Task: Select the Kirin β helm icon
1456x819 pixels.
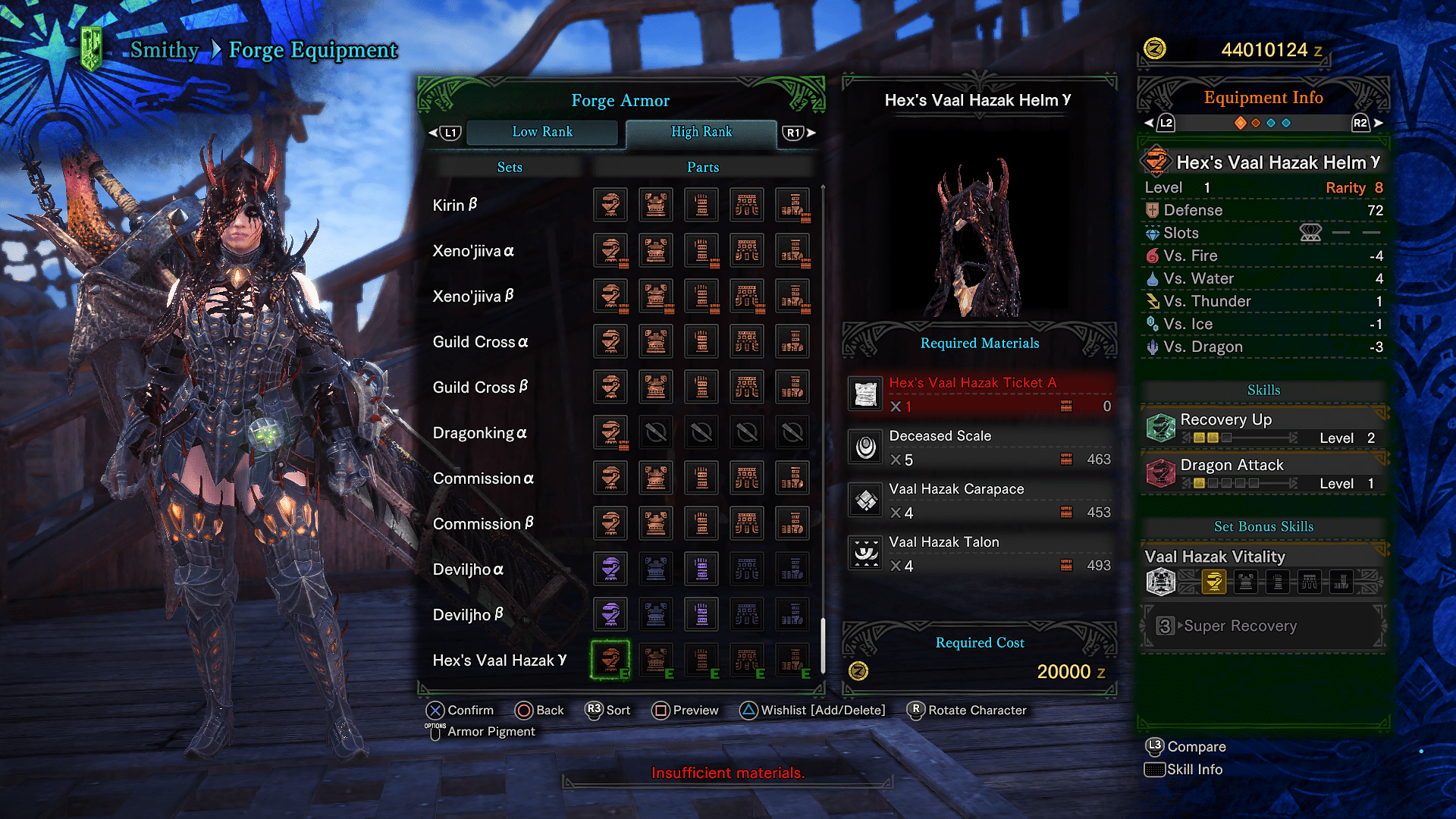Action: [x=610, y=205]
